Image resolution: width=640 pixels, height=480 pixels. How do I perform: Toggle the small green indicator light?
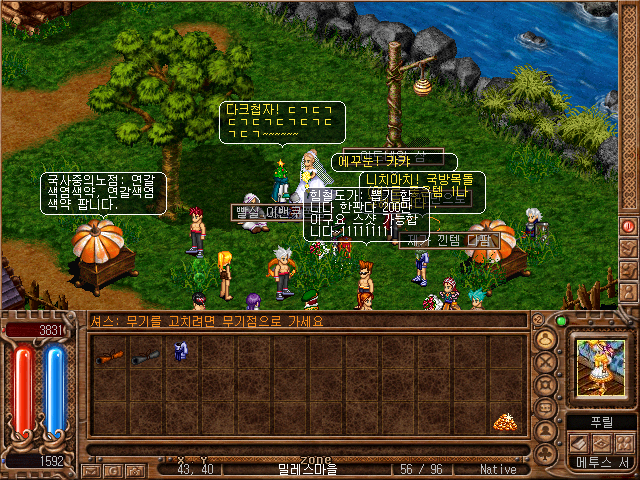[563, 321]
